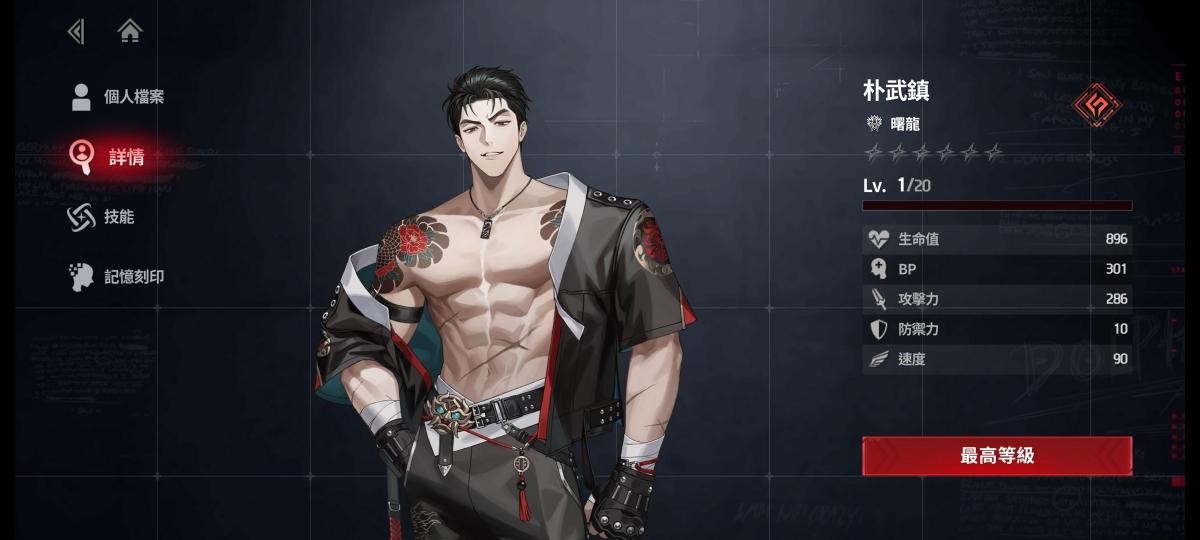
Task: Return to the home screen
Action: 129,31
